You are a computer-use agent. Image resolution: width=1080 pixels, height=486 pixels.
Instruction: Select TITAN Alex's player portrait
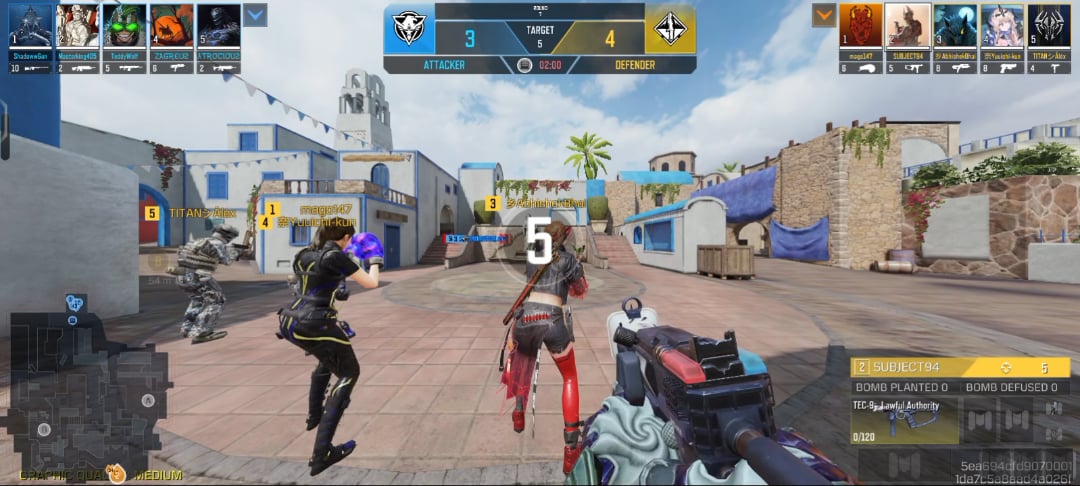pos(1049,26)
